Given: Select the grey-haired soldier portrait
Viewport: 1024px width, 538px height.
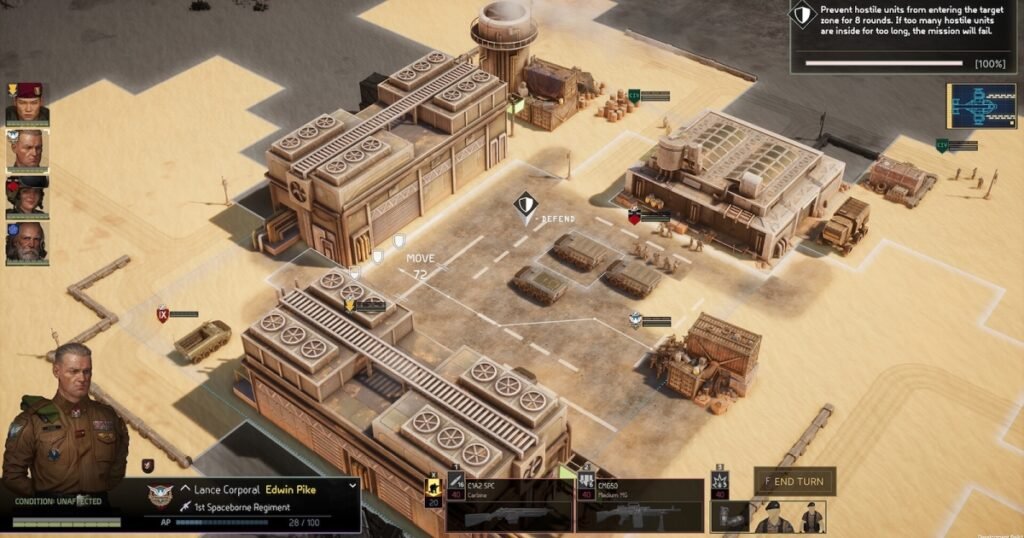Looking at the screenshot, I should pyautogui.click(x=27, y=150).
